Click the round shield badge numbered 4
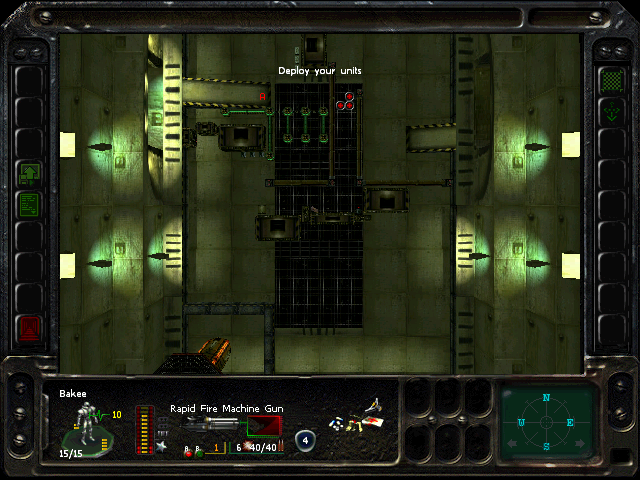This screenshot has width=640, height=480. point(305,438)
